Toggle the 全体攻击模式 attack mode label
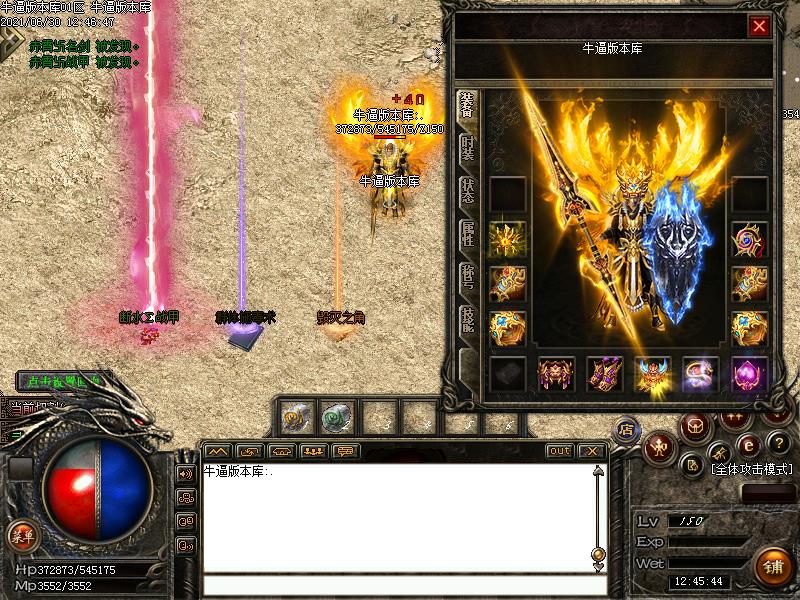This screenshot has width=800, height=600. point(750,468)
